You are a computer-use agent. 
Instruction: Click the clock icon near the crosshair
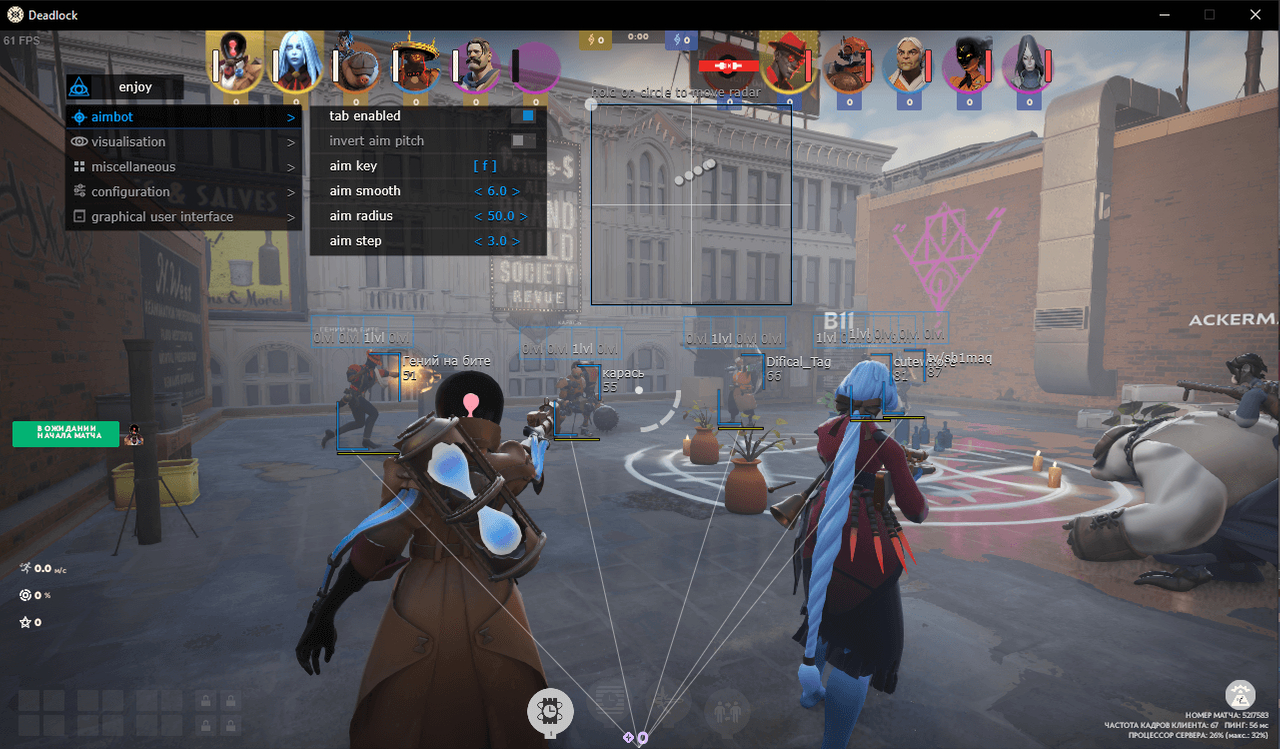[x=550, y=712]
